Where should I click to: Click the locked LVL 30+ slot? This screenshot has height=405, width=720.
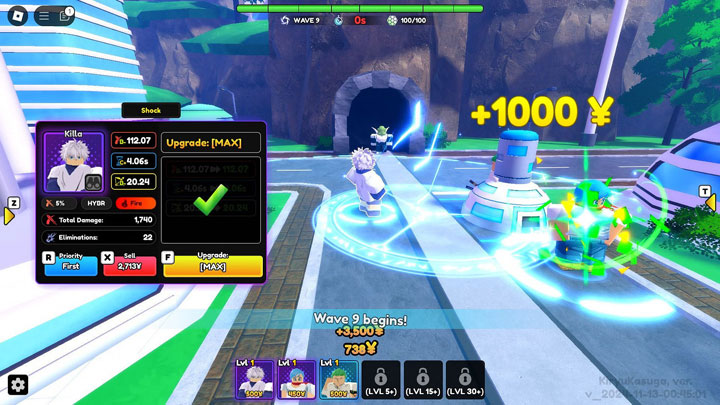466,380
